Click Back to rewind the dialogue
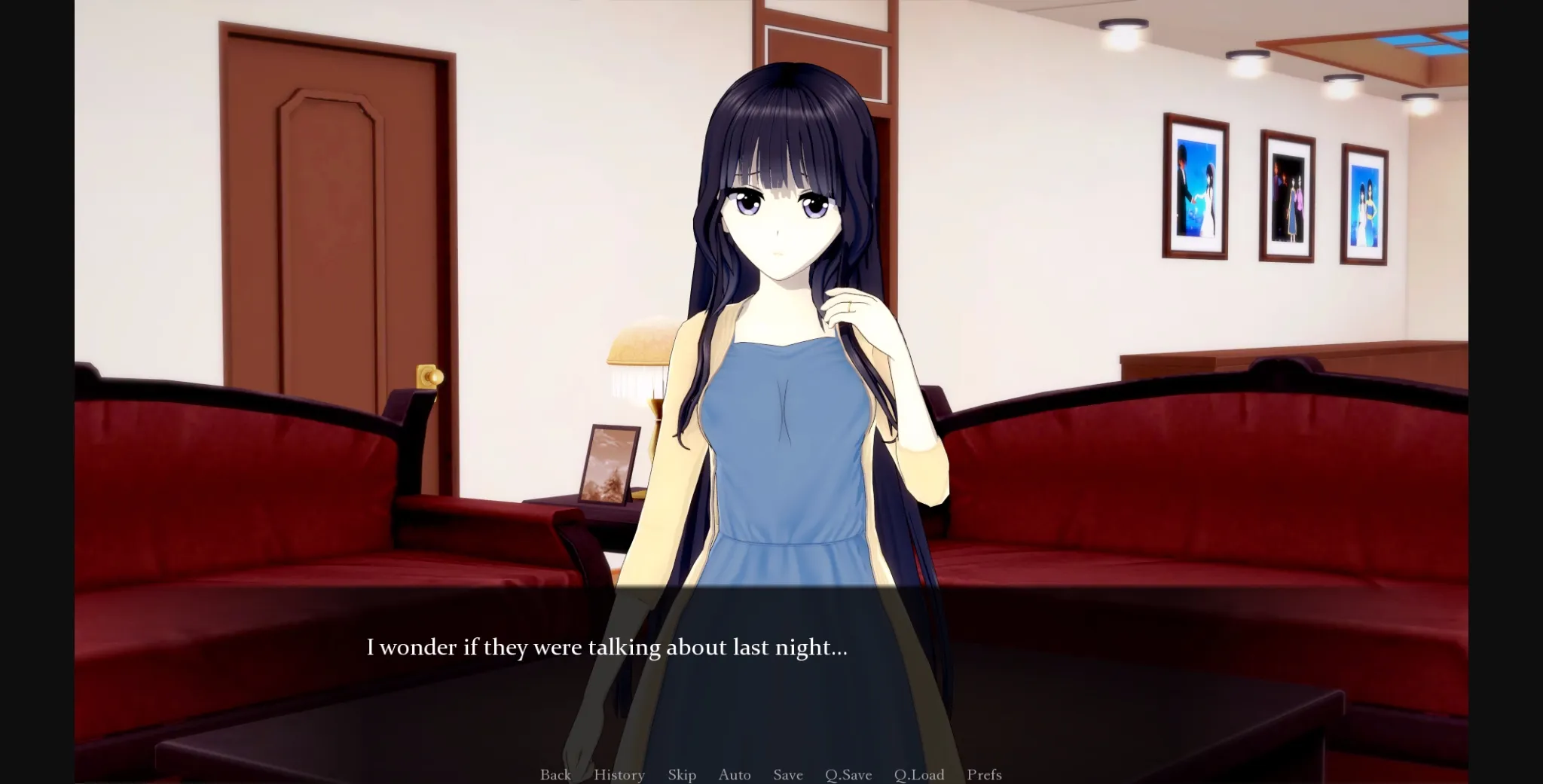1543x784 pixels. click(555, 774)
